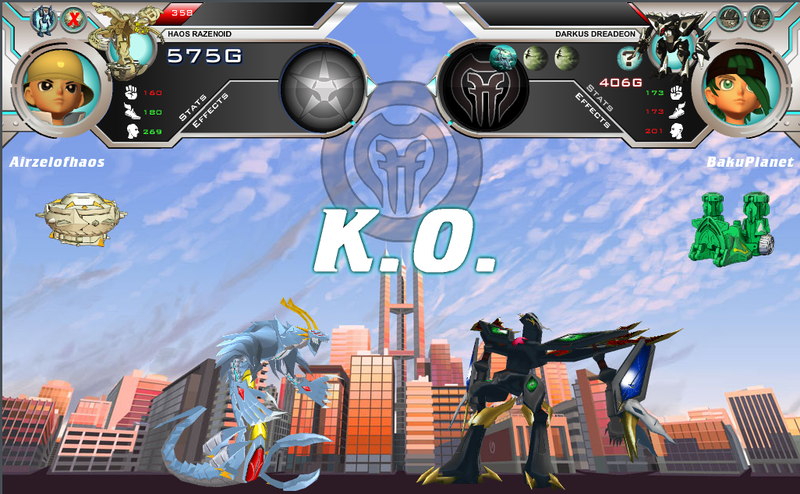Select the white-gold Bakugan gear below Airzelofhaos

click(76, 220)
